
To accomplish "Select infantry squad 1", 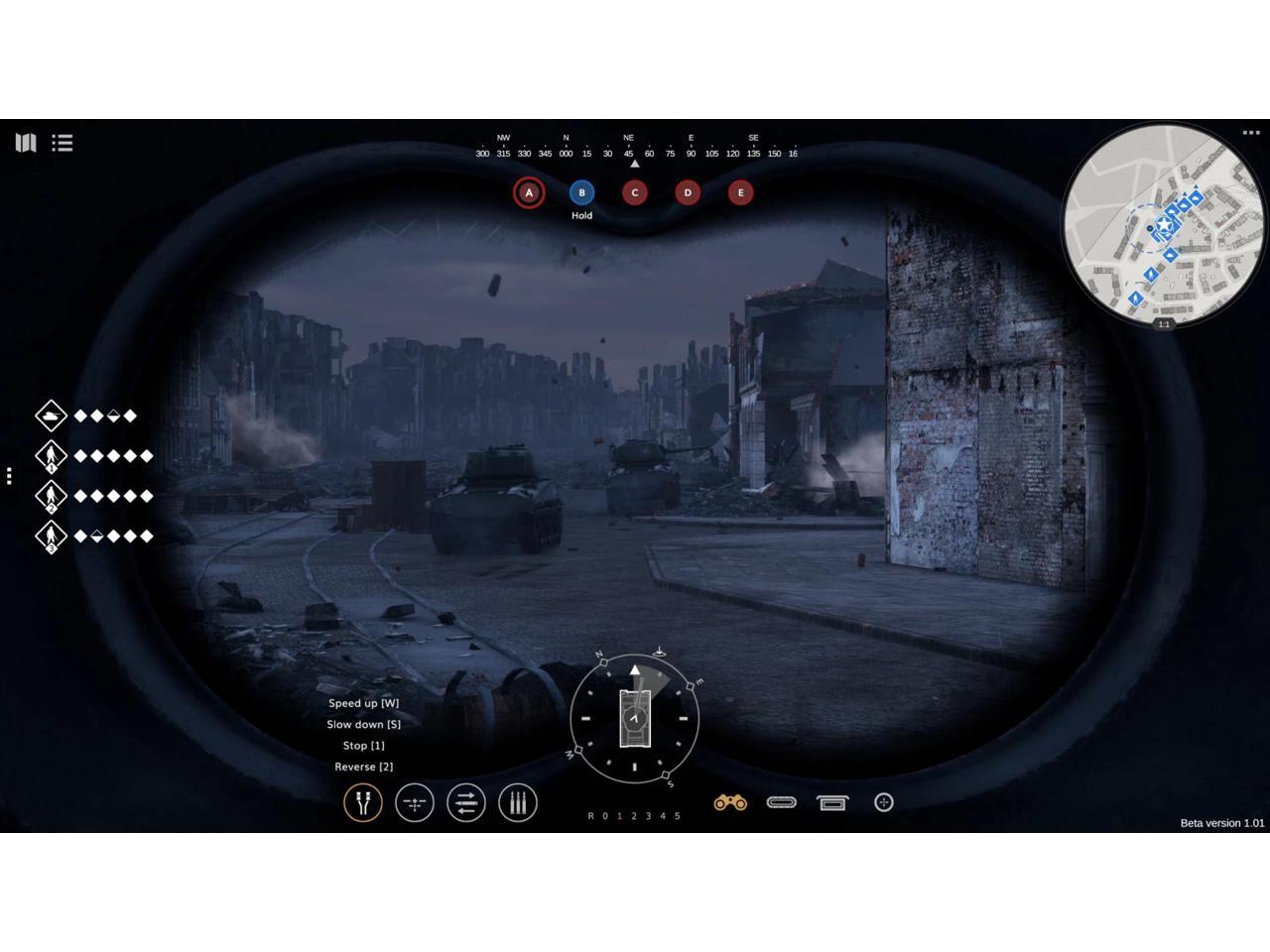I will click(51, 456).
